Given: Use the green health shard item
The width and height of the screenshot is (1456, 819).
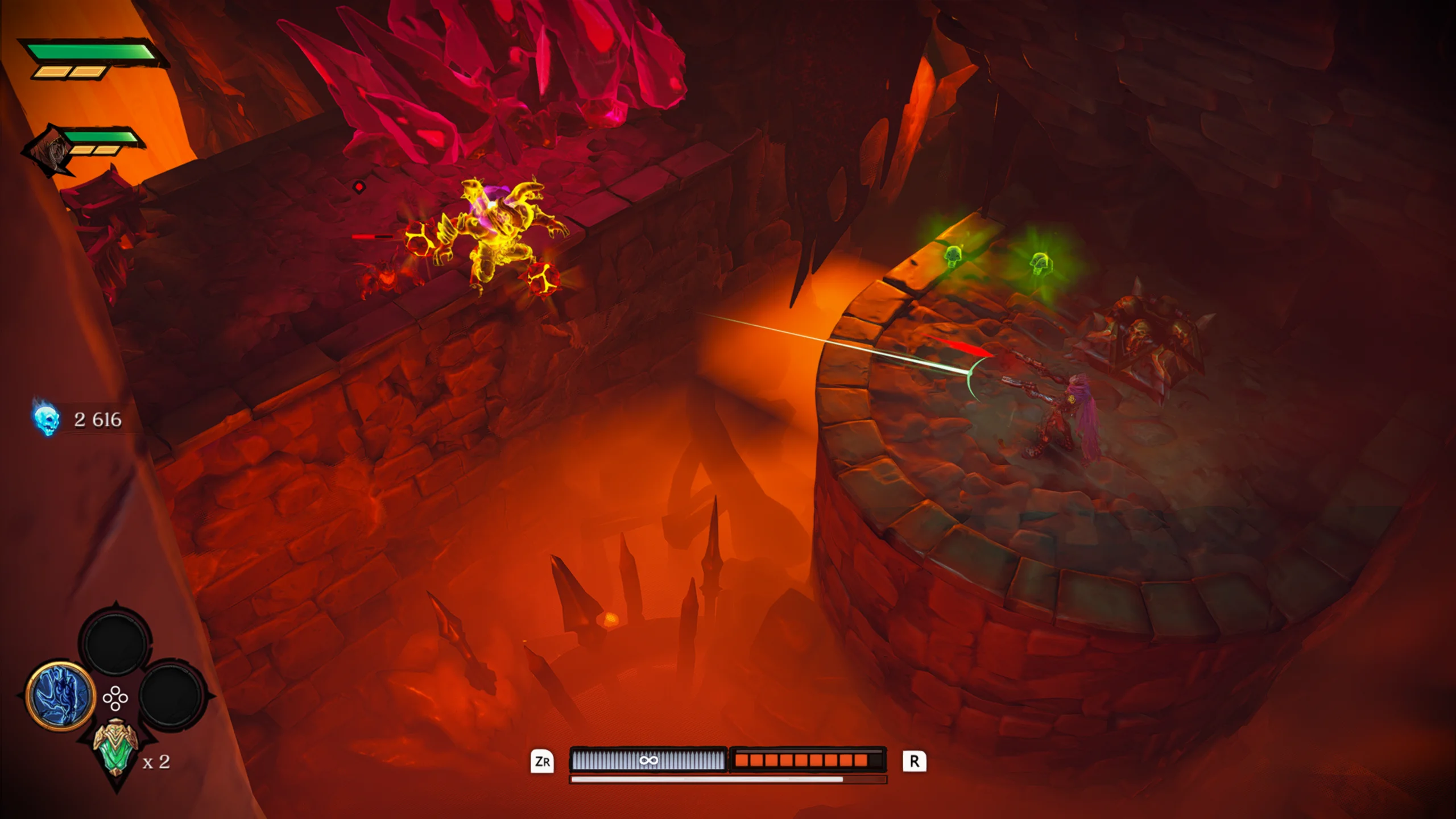Looking at the screenshot, I should pyautogui.click(x=115, y=747).
